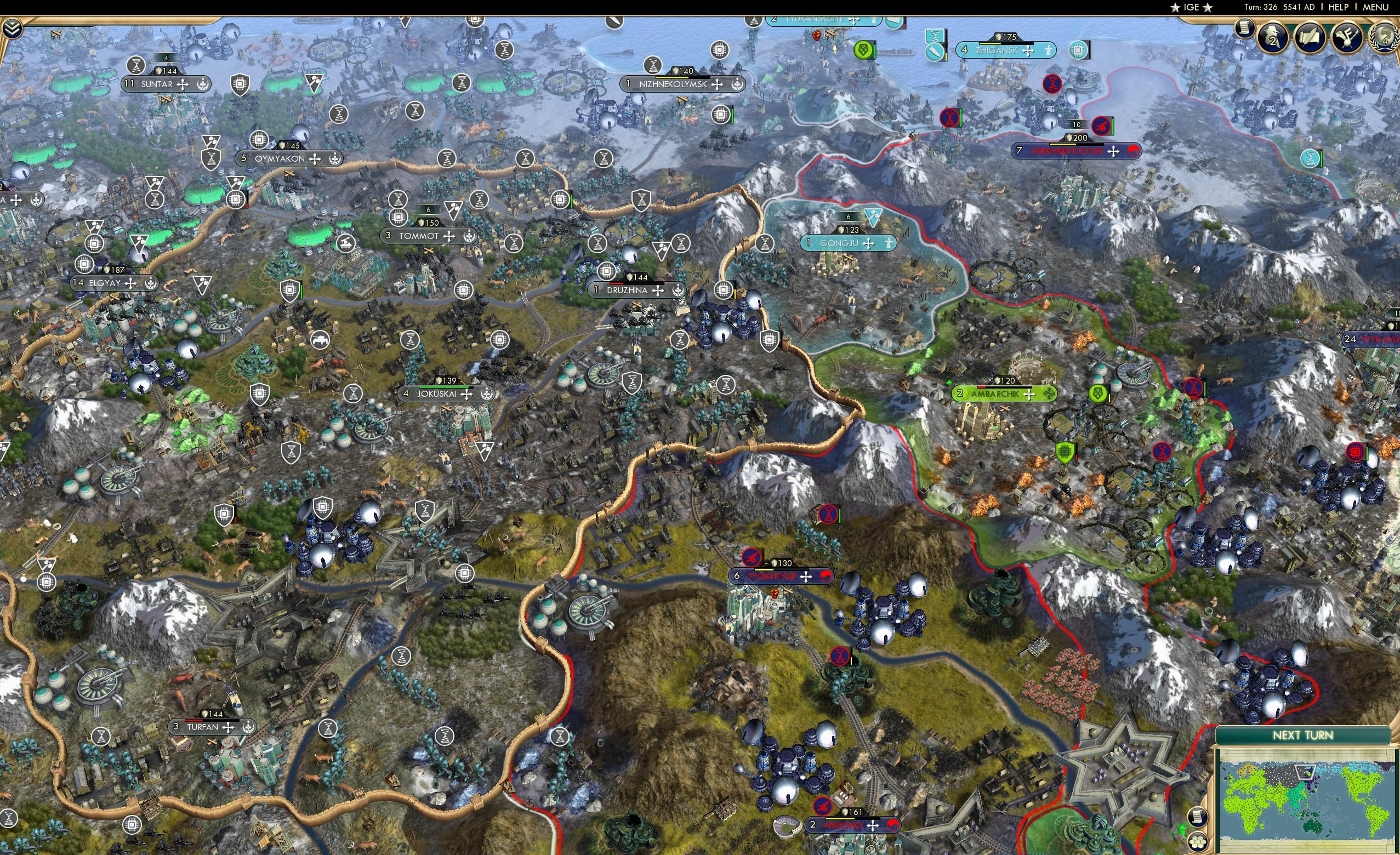Open the Espionage overview spy icon
This screenshot has height=855, width=1400.
tap(1272, 38)
